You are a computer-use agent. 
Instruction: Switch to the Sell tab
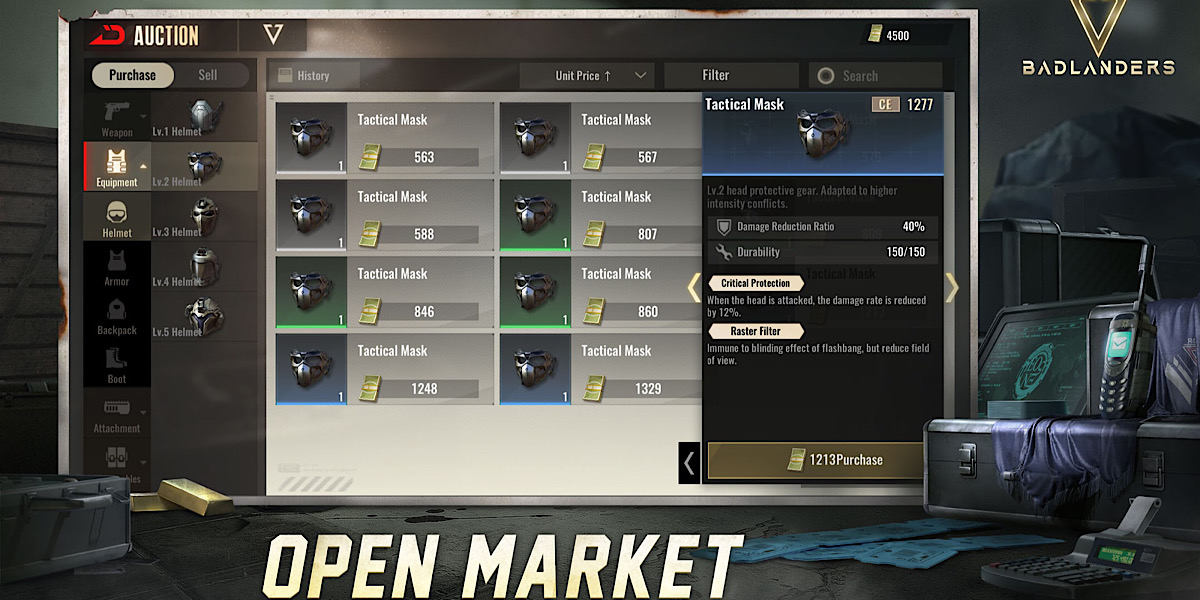(x=208, y=75)
